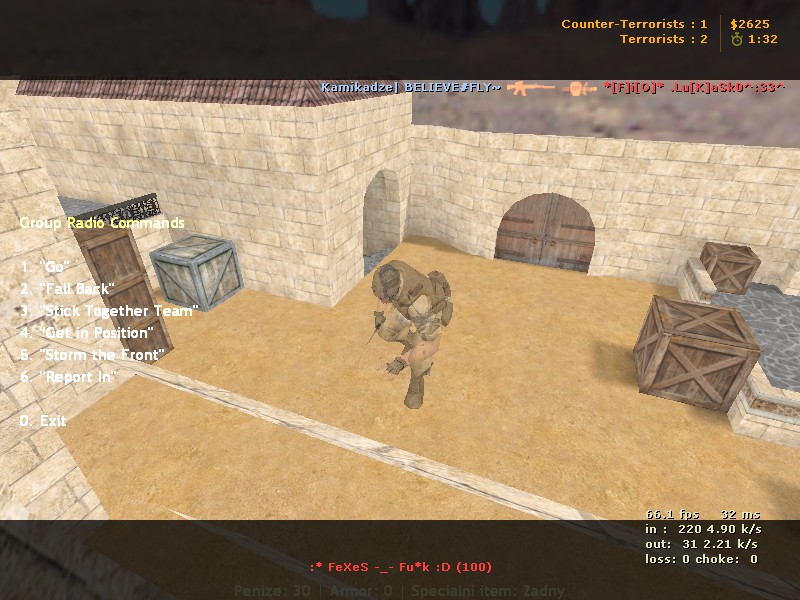Pick "Stick Together Team" from radio menu
800x600 pixels.
[109, 311]
